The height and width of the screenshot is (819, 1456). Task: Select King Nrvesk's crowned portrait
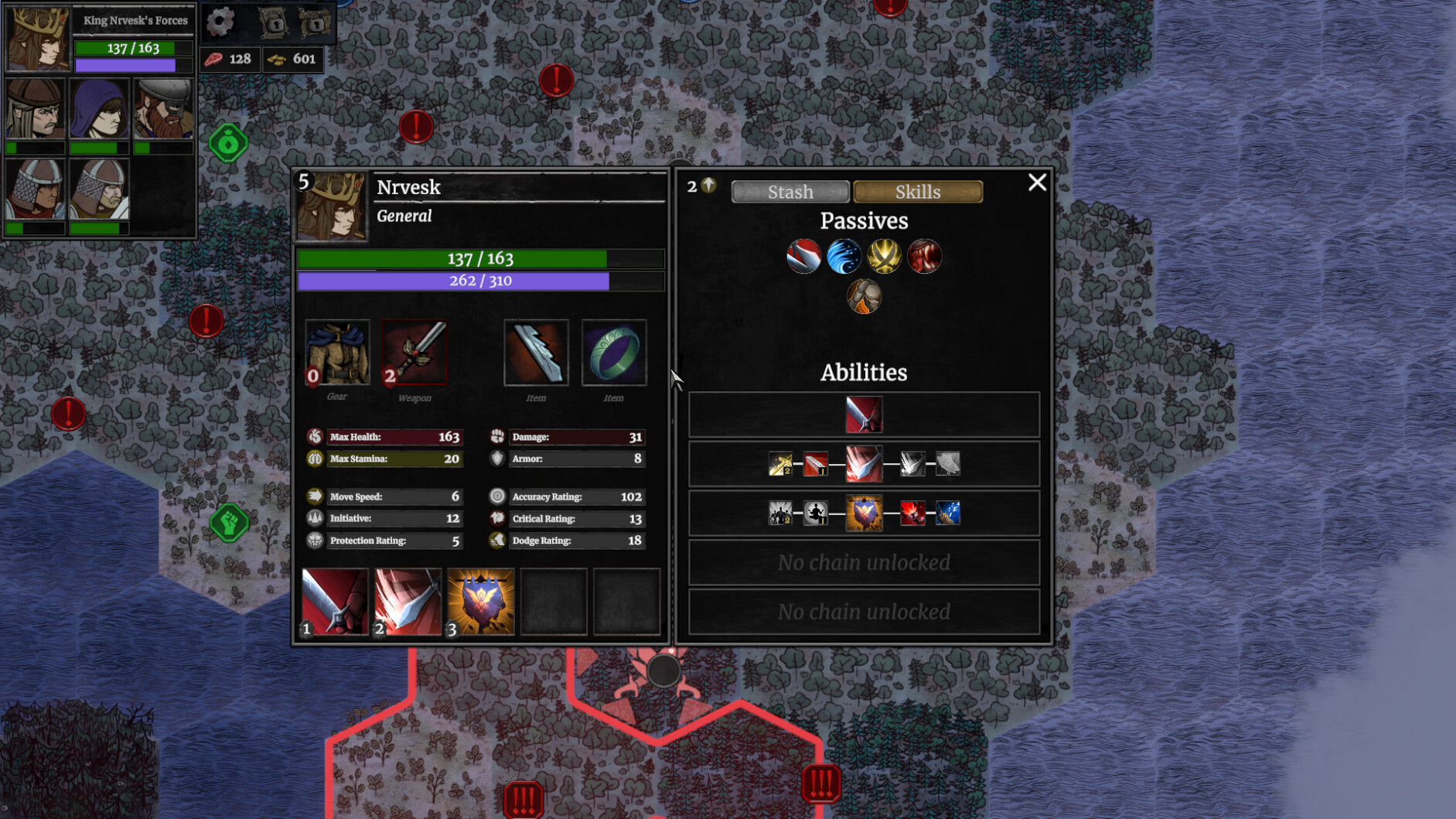[x=37, y=38]
